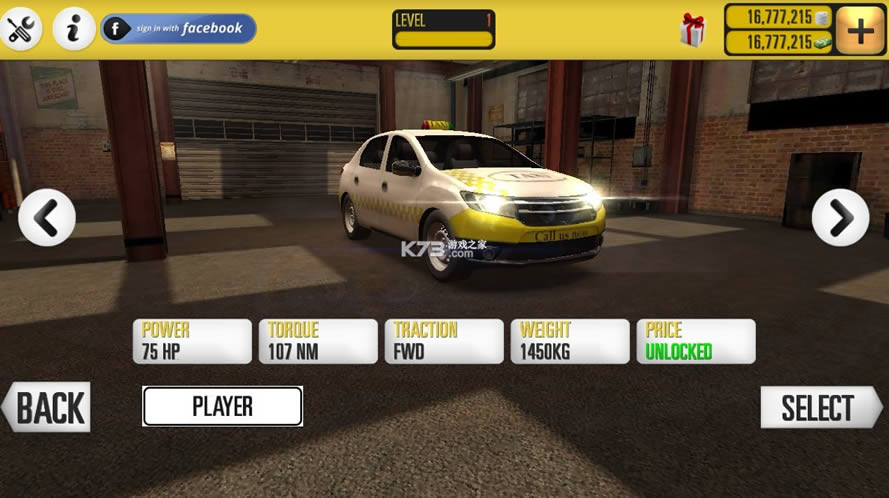The height and width of the screenshot is (498, 889).
Task: Show the info screen
Action: click(x=74, y=29)
